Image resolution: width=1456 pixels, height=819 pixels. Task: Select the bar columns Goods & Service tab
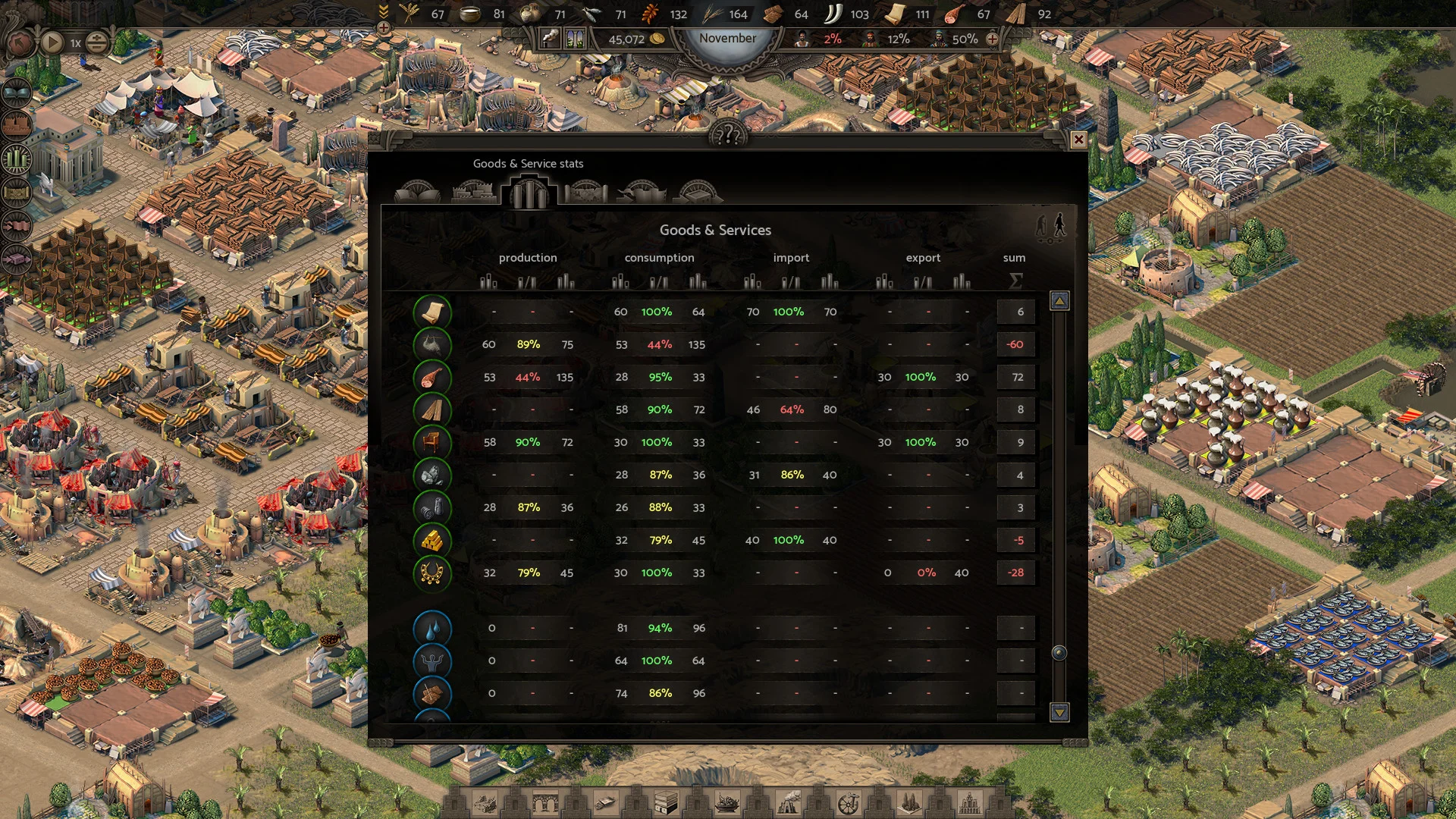[529, 192]
